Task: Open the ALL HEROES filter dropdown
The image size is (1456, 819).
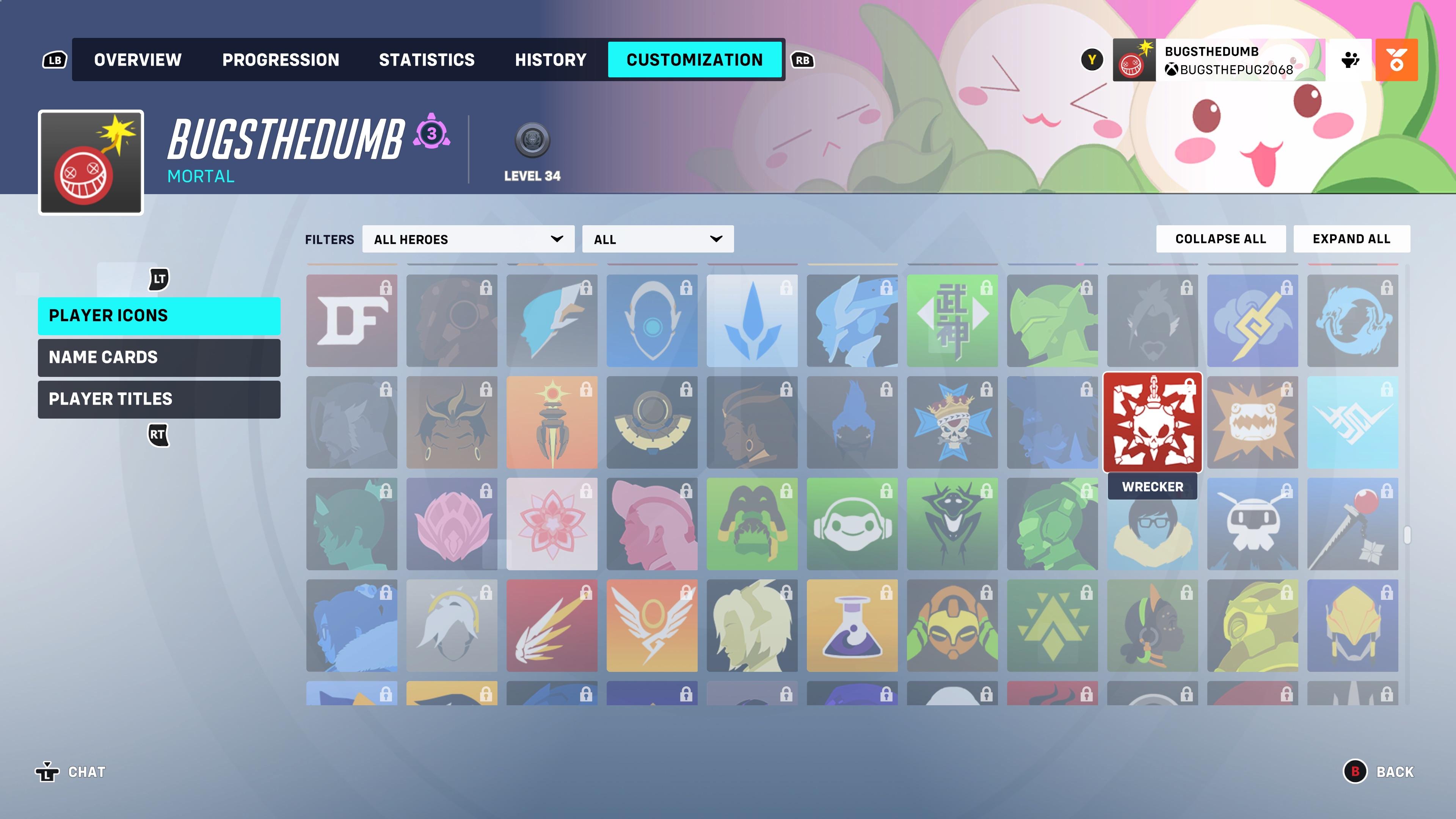Action: tap(468, 239)
